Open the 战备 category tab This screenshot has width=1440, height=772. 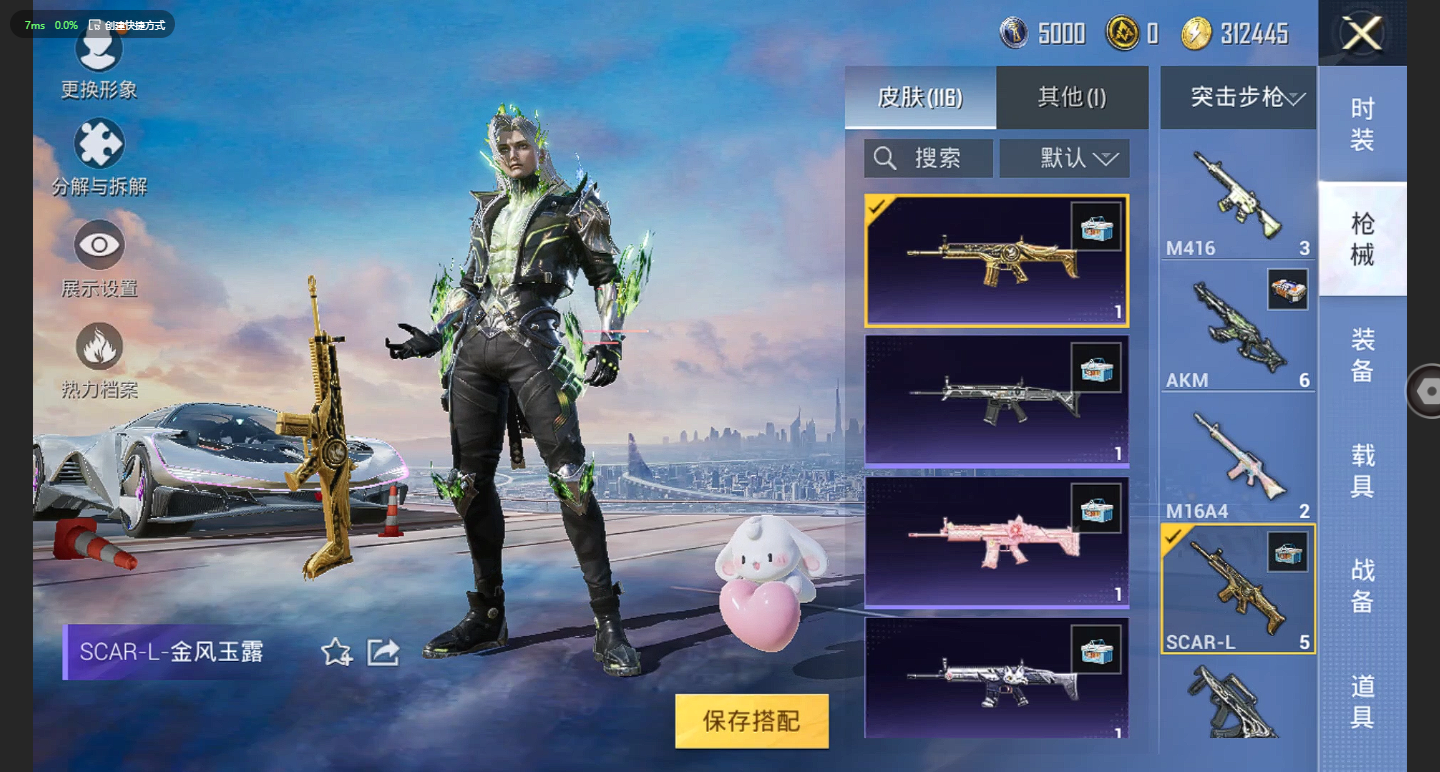[x=1362, y=586]
